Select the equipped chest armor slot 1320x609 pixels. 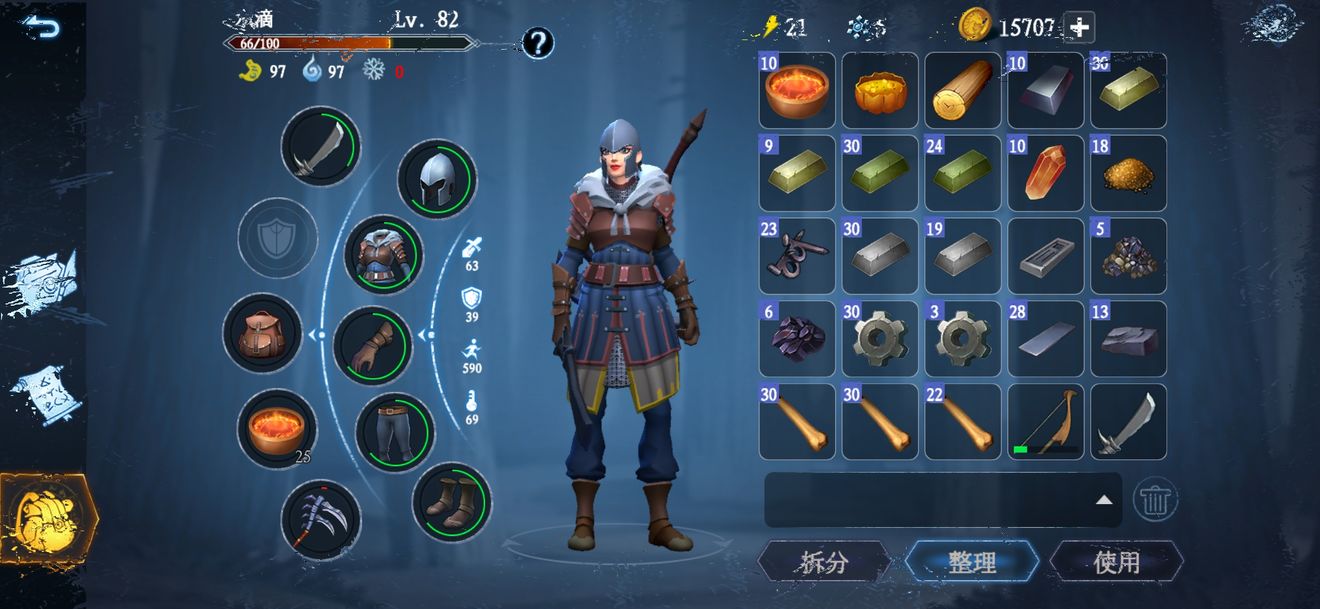click(x=383, y=255)
